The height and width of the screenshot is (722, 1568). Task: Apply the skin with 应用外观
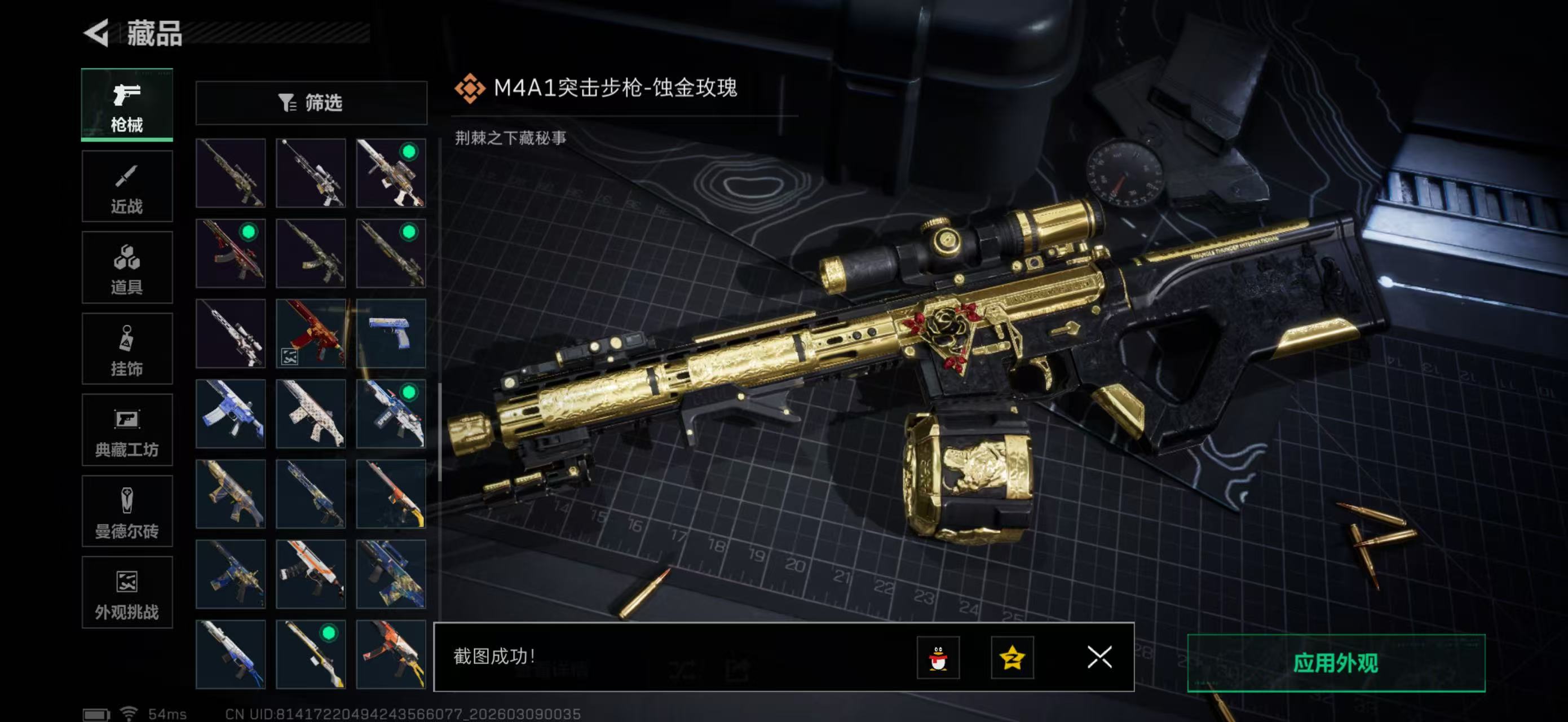click(x=1336, y=662)
